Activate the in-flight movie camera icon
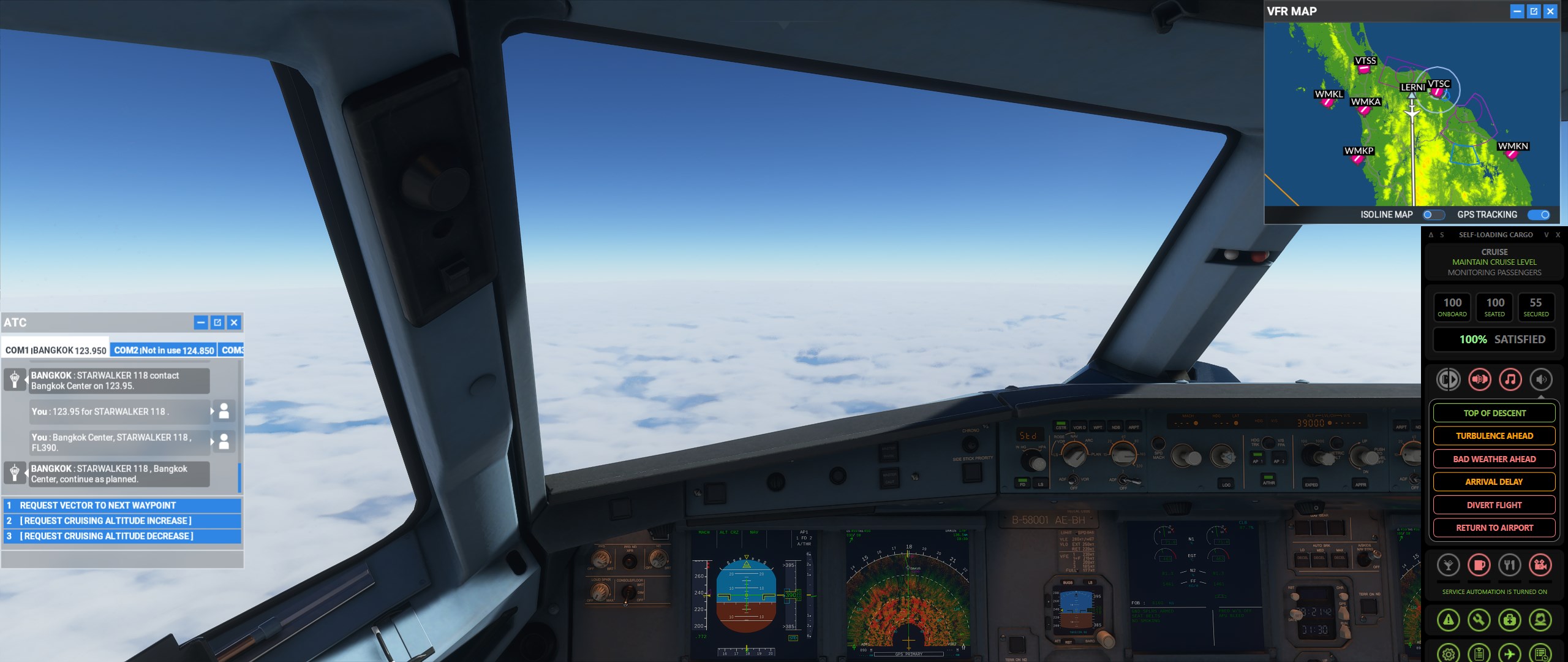The height and width of the screenshot is (662, 1568). click(1542, 565)
